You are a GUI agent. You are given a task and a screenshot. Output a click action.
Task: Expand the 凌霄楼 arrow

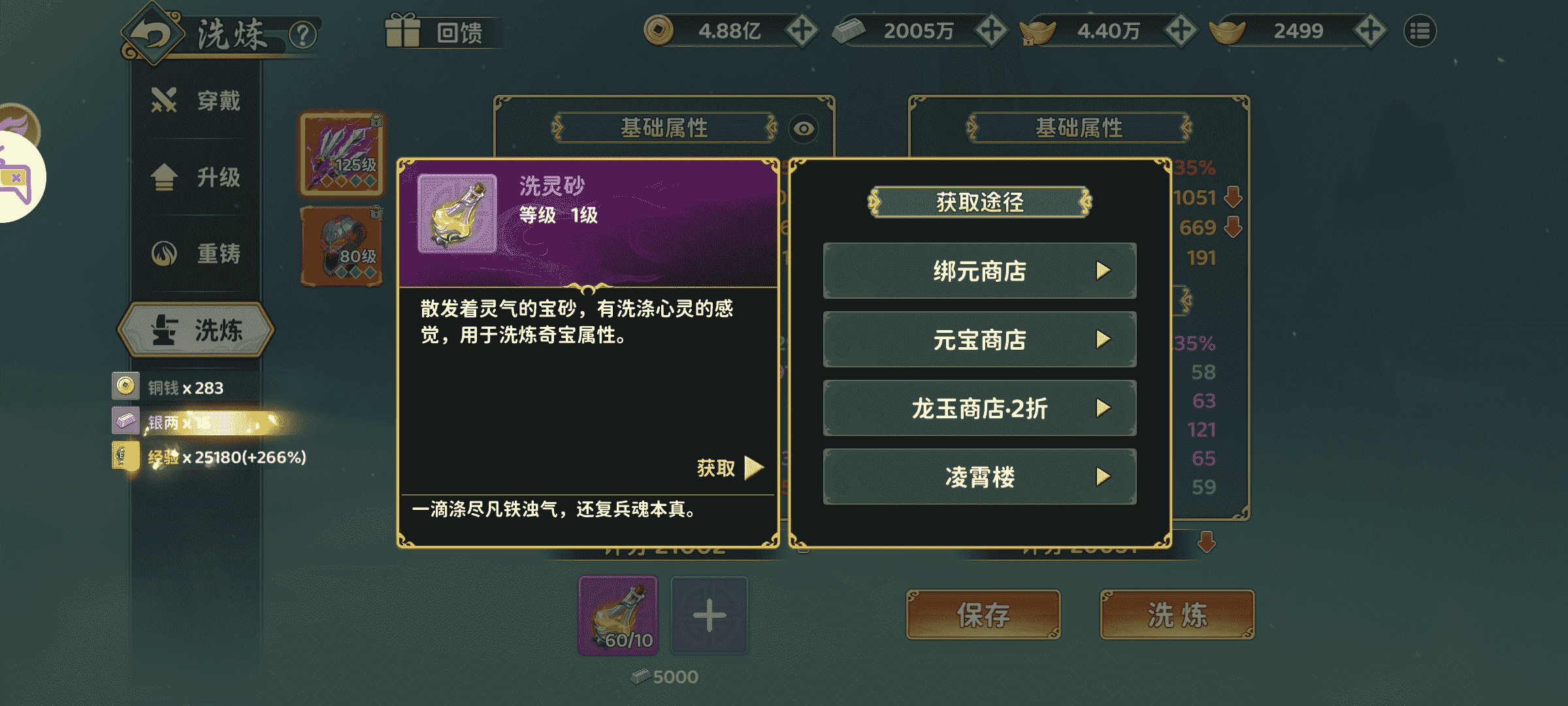click(1104, 478)
